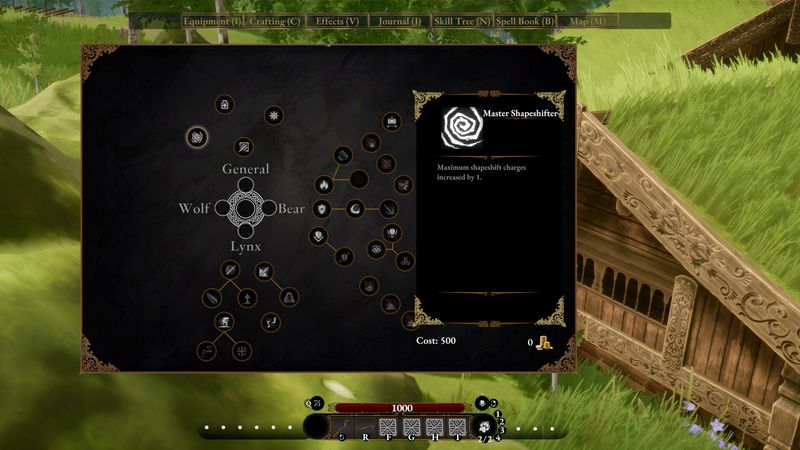
Task: Select the Master Shapeshifter spiral skill node
Action: pyautogui.click(x=197, y=137)
